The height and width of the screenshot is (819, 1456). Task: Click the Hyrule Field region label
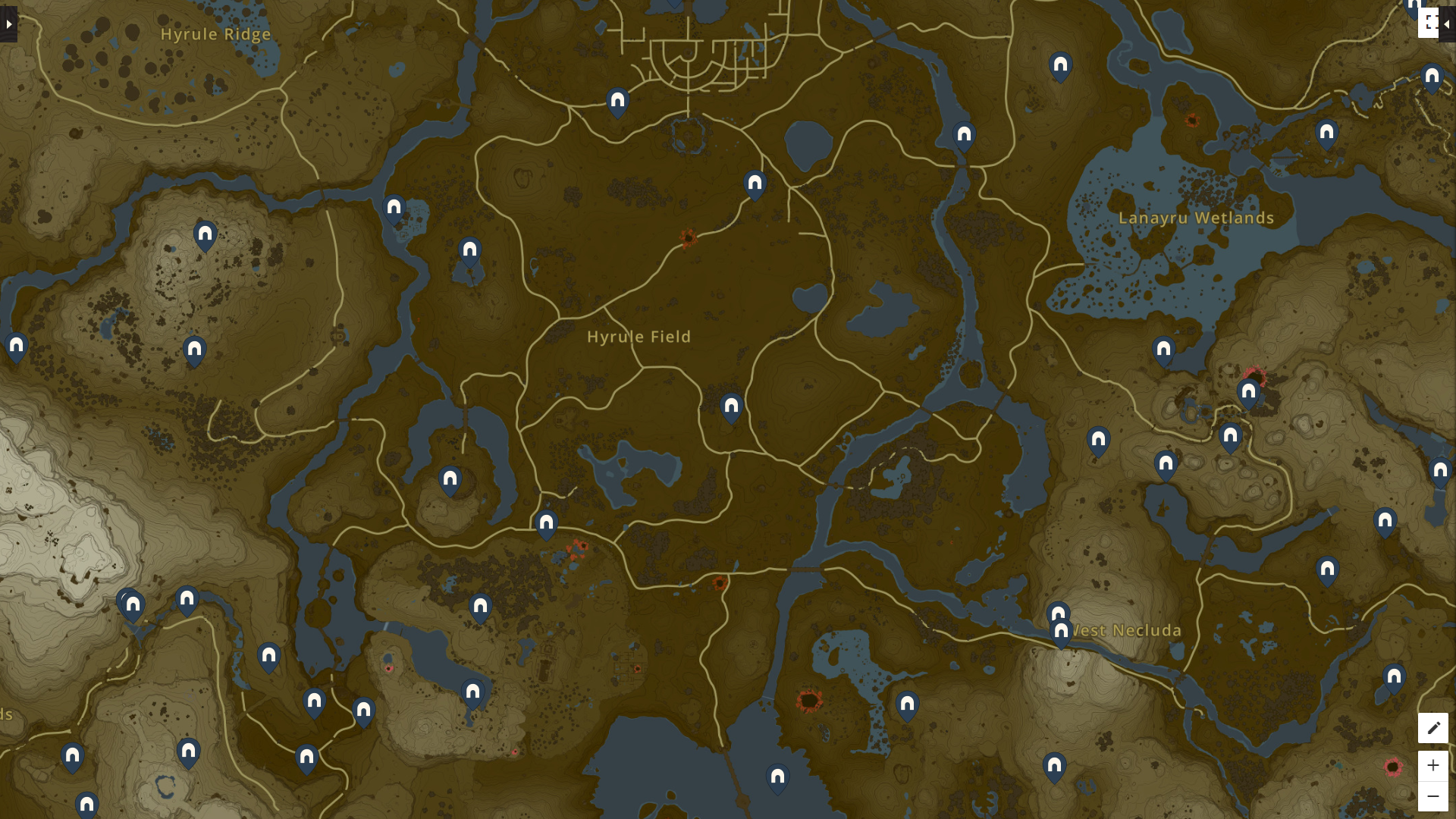(x=639, y=337)
